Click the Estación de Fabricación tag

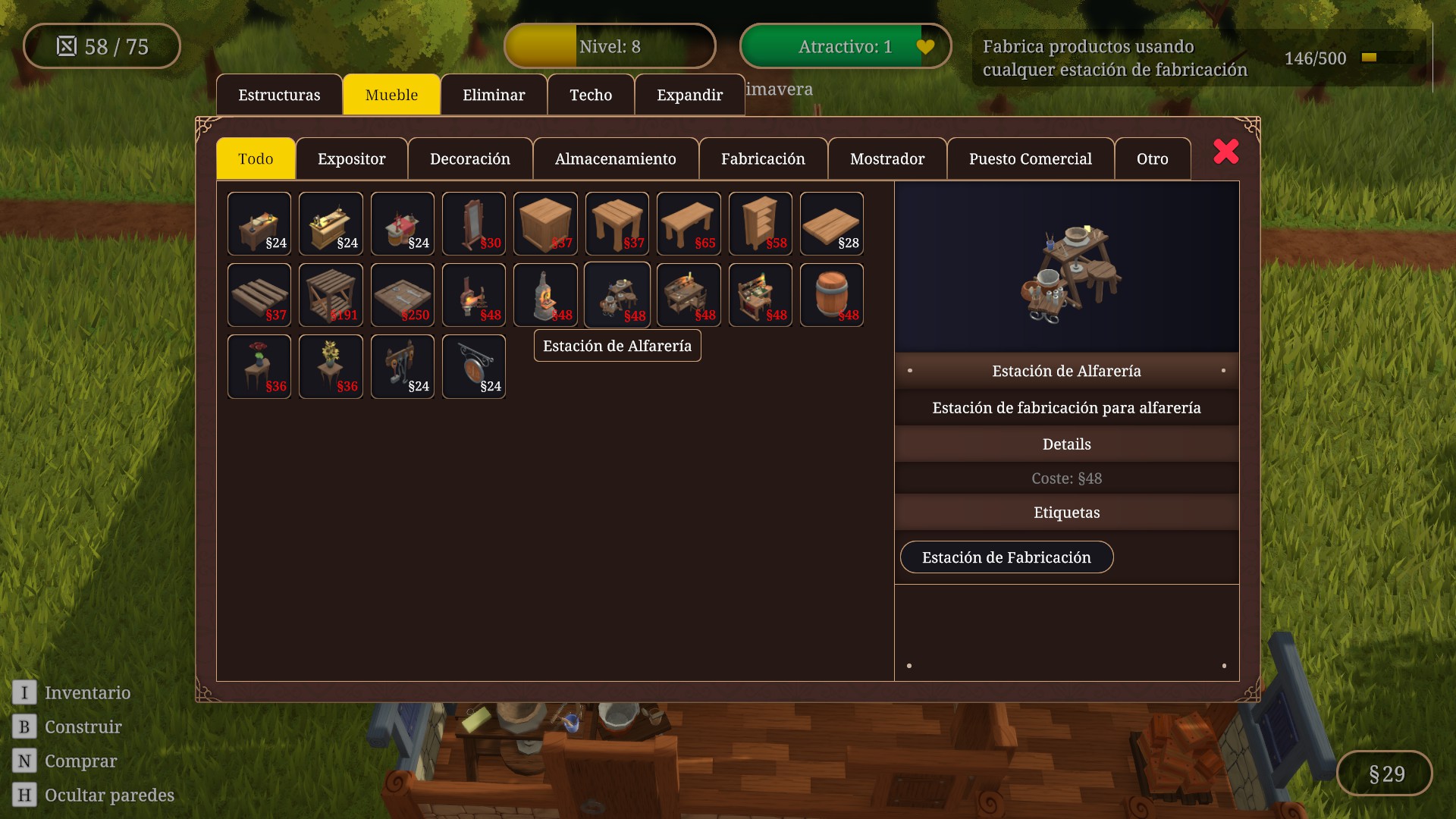coord(1006,557)
